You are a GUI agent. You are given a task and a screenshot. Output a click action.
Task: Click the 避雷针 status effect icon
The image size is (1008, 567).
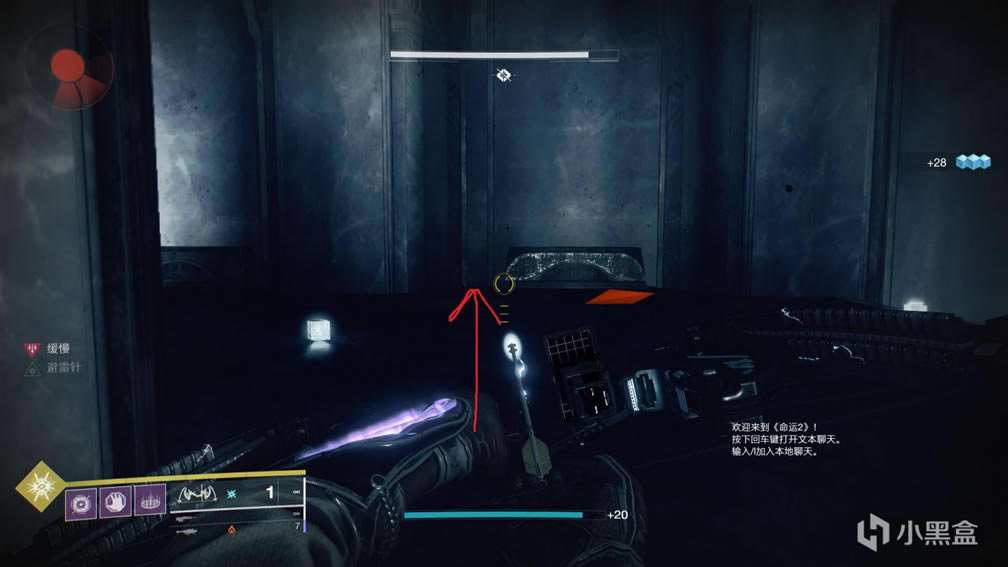click(31, 367)
